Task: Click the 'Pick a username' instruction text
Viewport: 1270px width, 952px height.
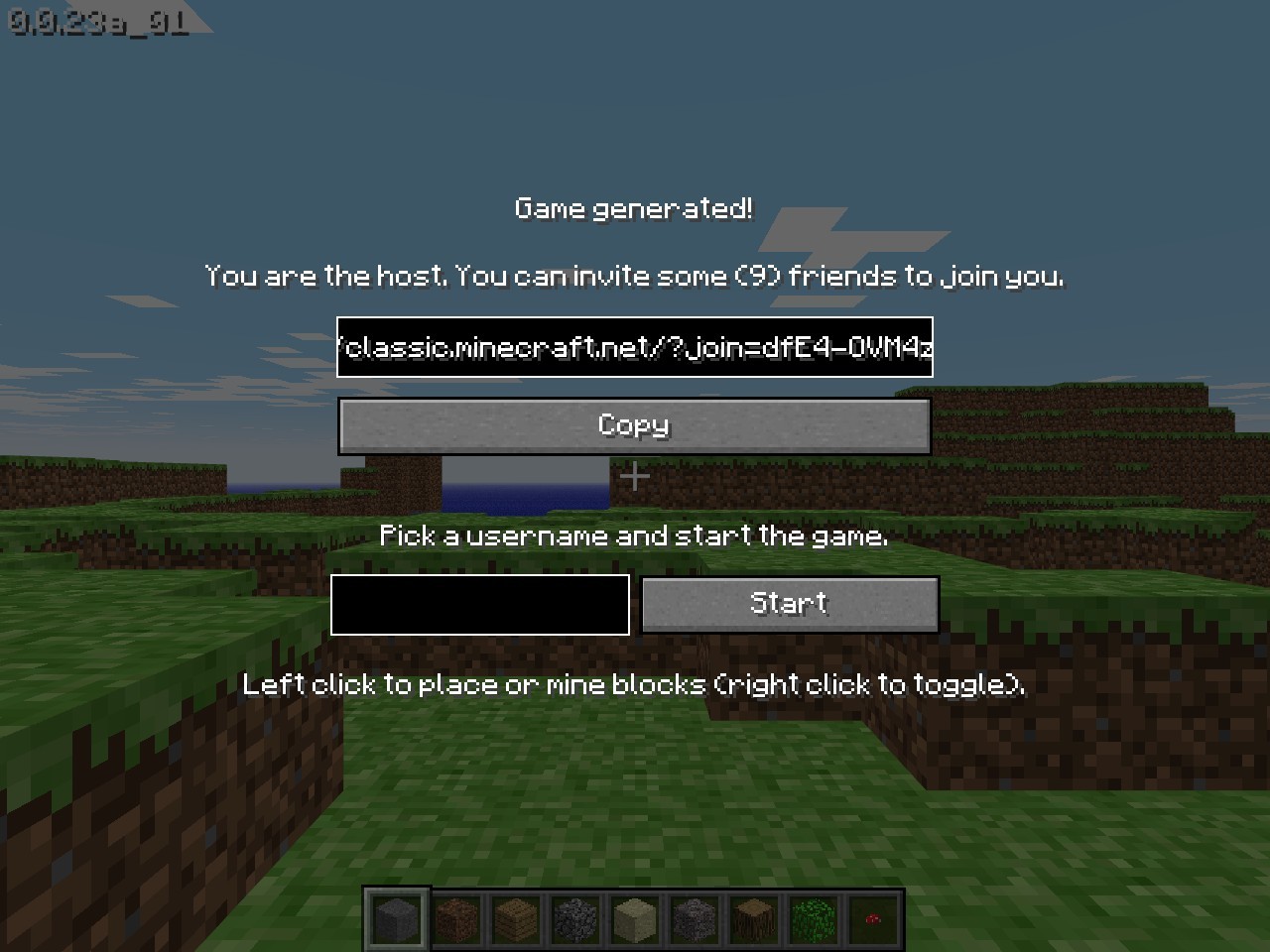Action: click(634, 535)
